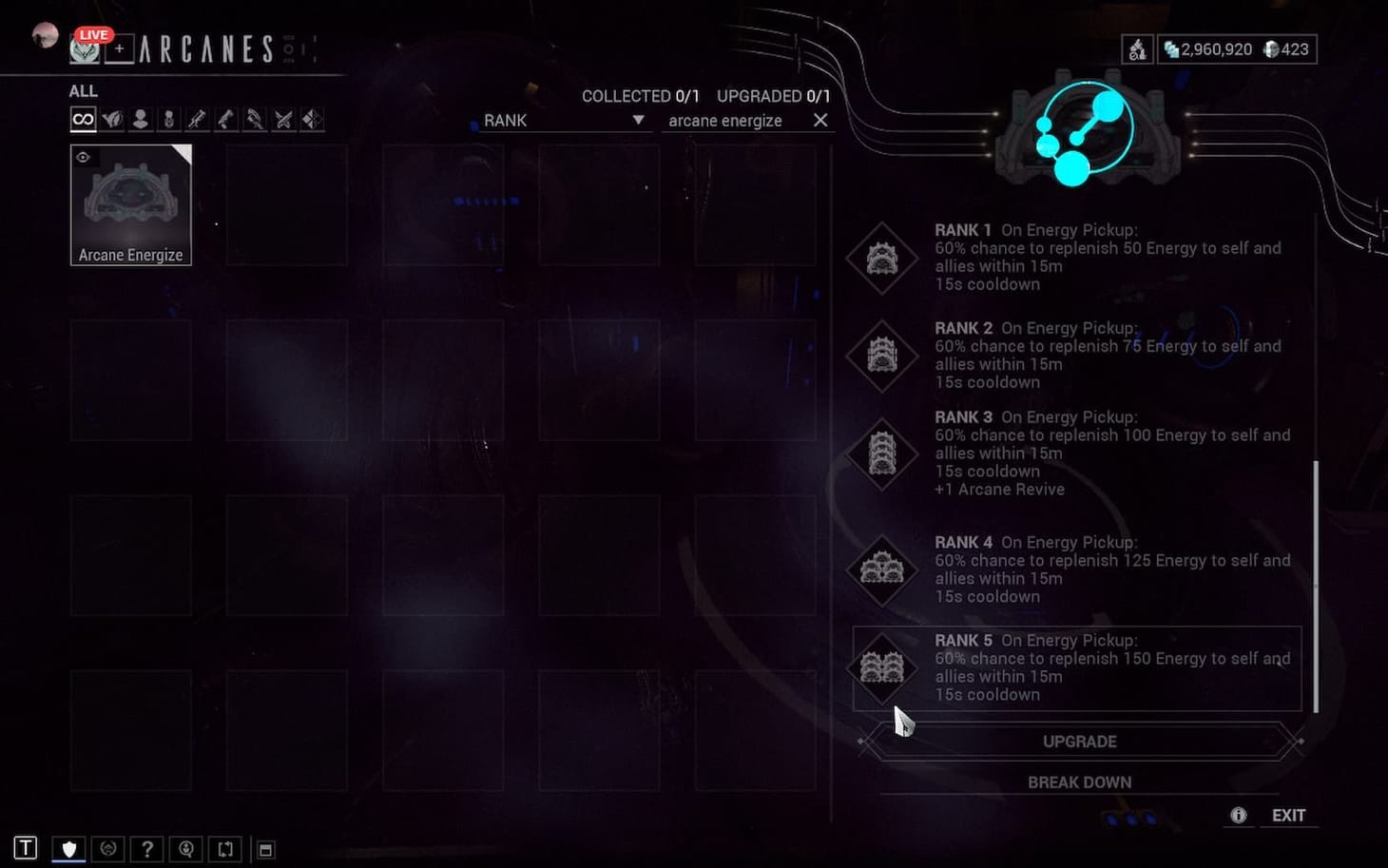Clear the search with the X button
1388x868 pixels.
[820, 120]
